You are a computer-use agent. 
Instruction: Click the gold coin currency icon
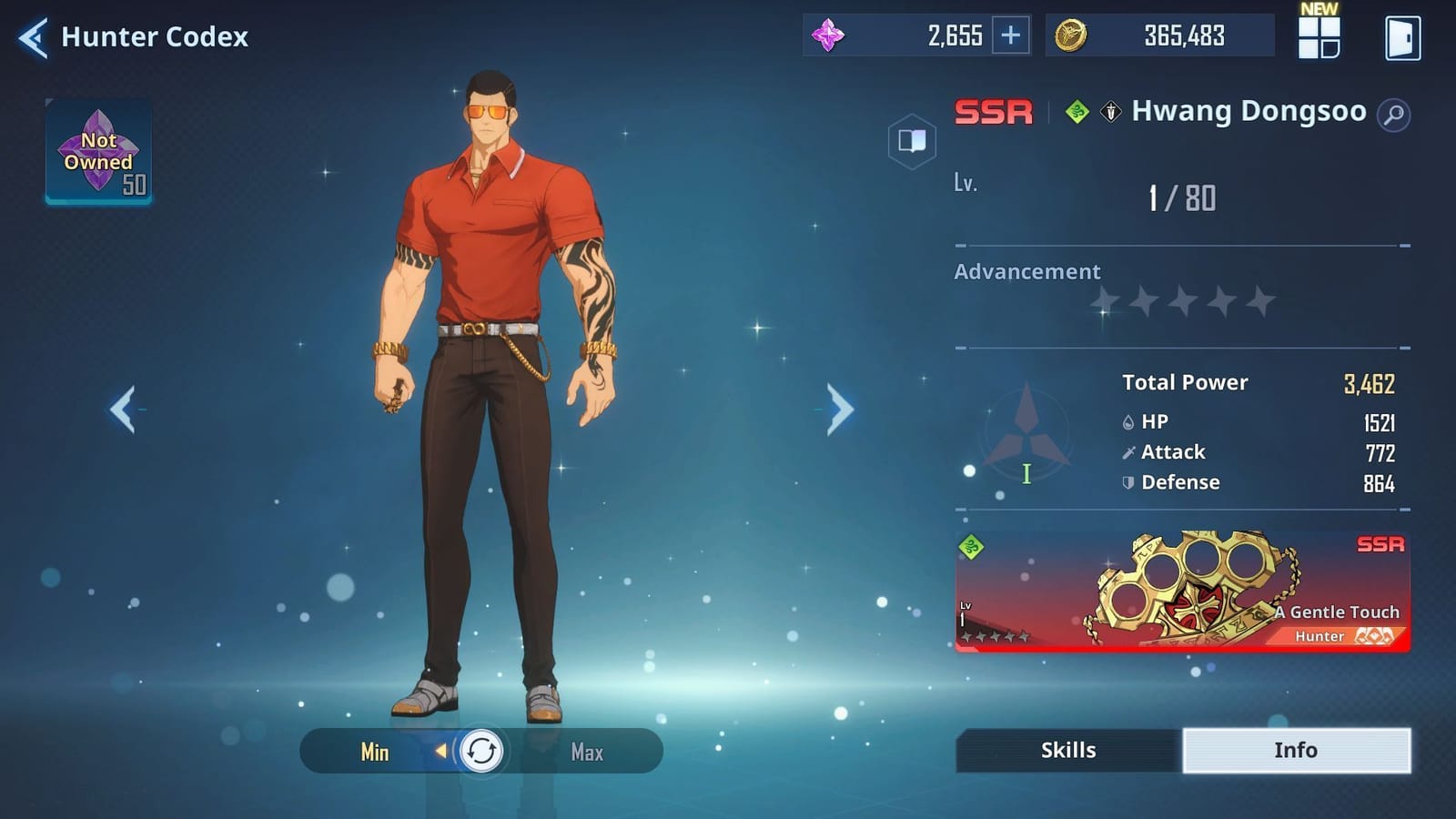pyautogui.click(x=1072, y=35)
